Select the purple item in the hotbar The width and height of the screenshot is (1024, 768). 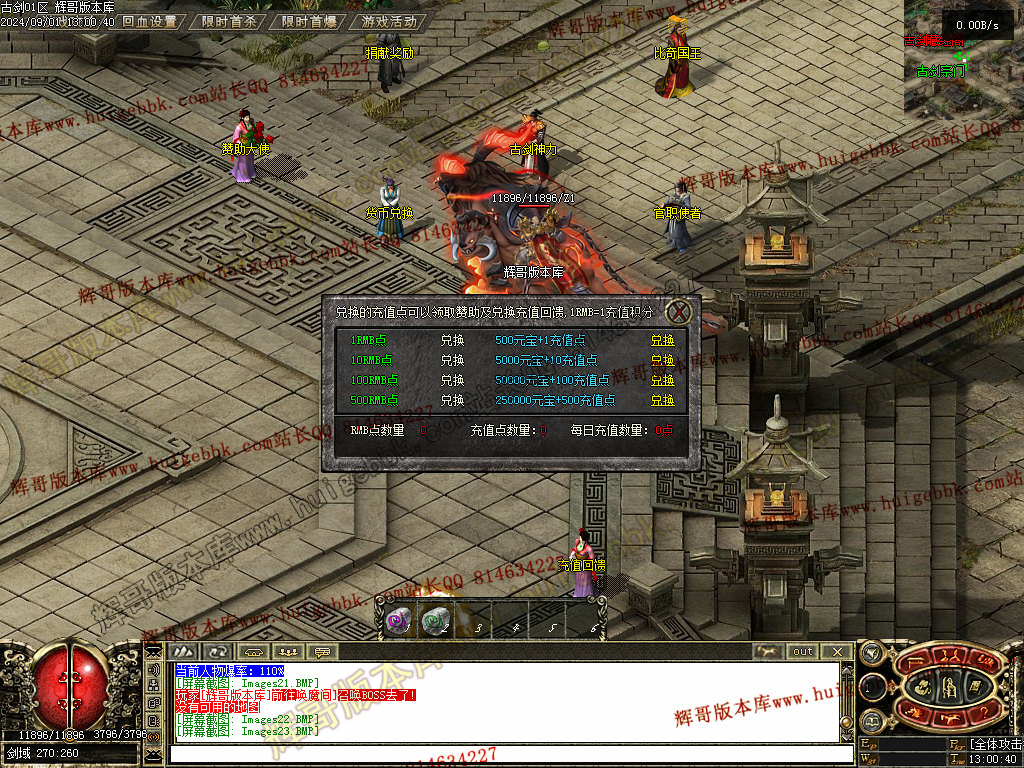398,621
